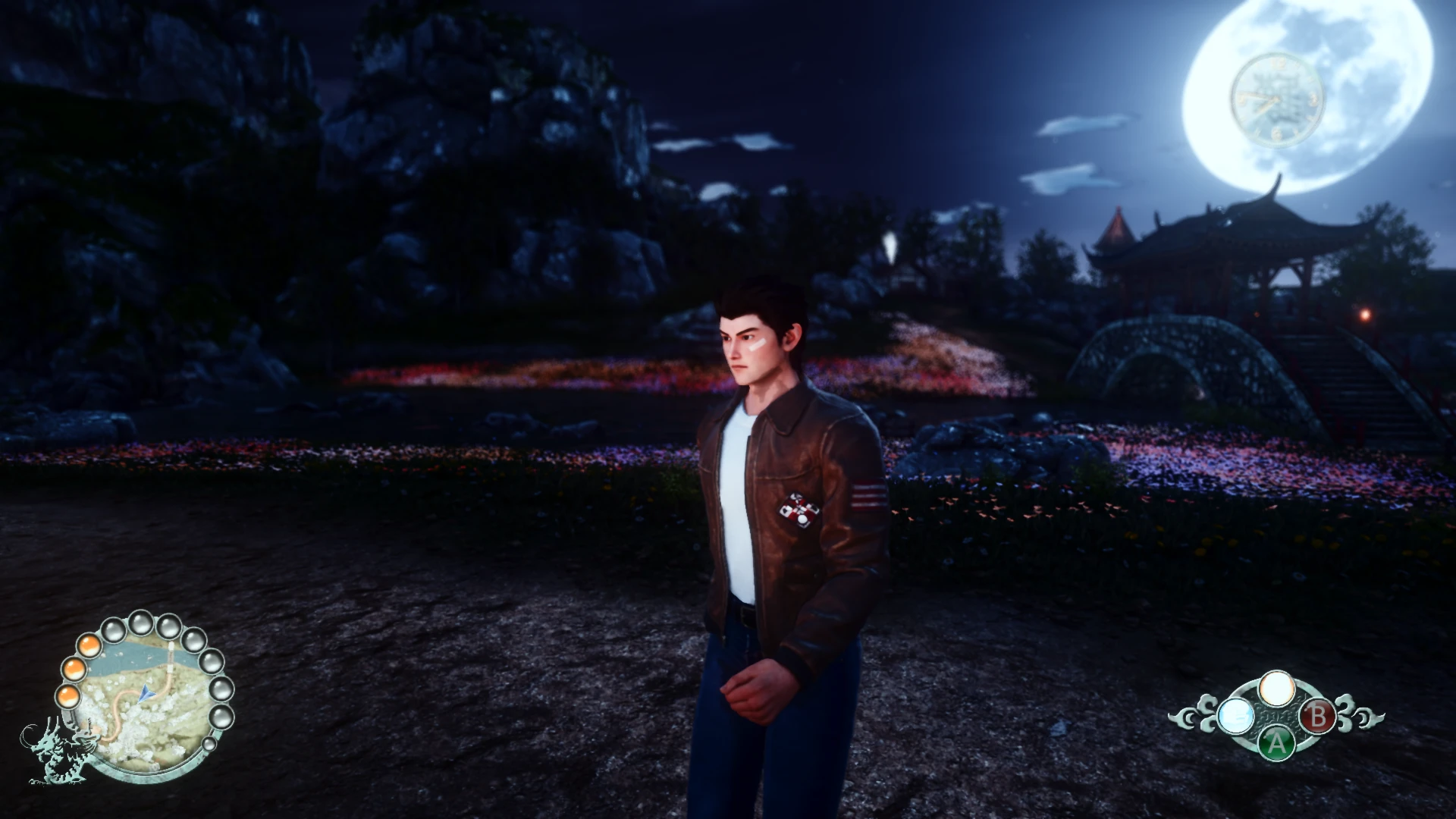Toggle the small bead at the minimap's right edge
Viewport: 1456px width, 819px height.
pyautogui.click(x=209, y=744)
